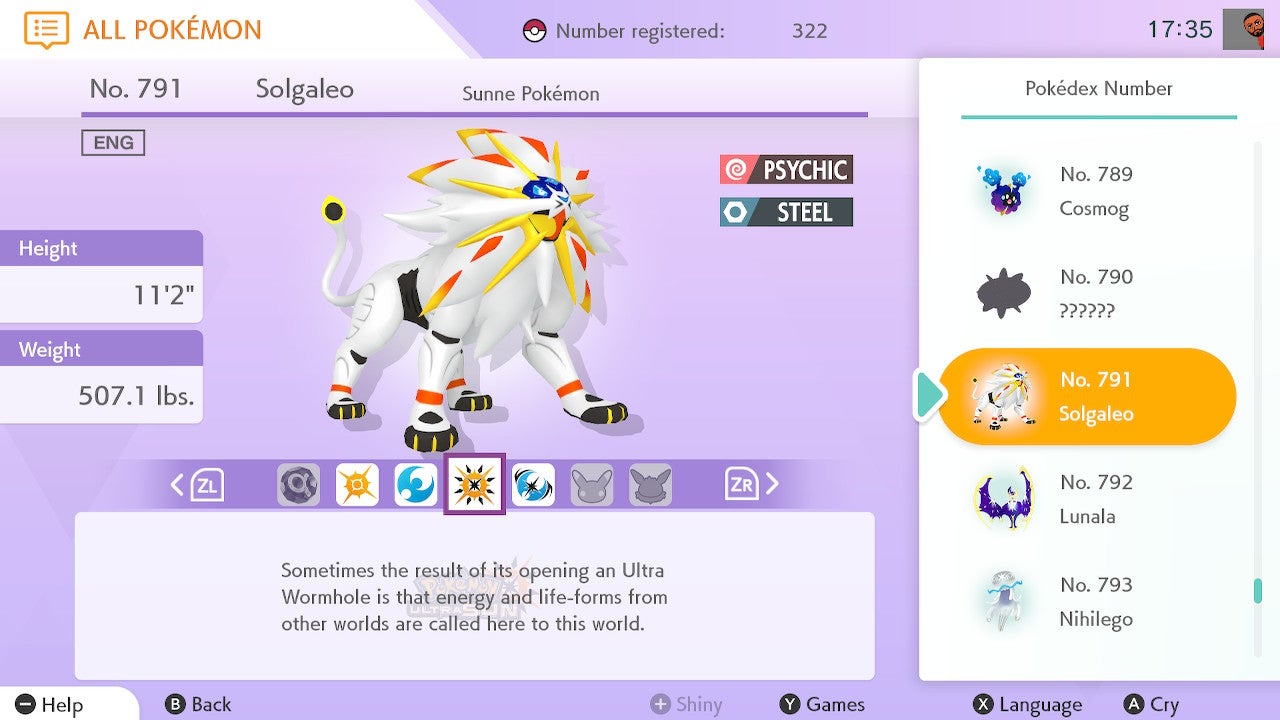
Task: Click the grayed Let's Go Pikachu icon
Action: 593,485
